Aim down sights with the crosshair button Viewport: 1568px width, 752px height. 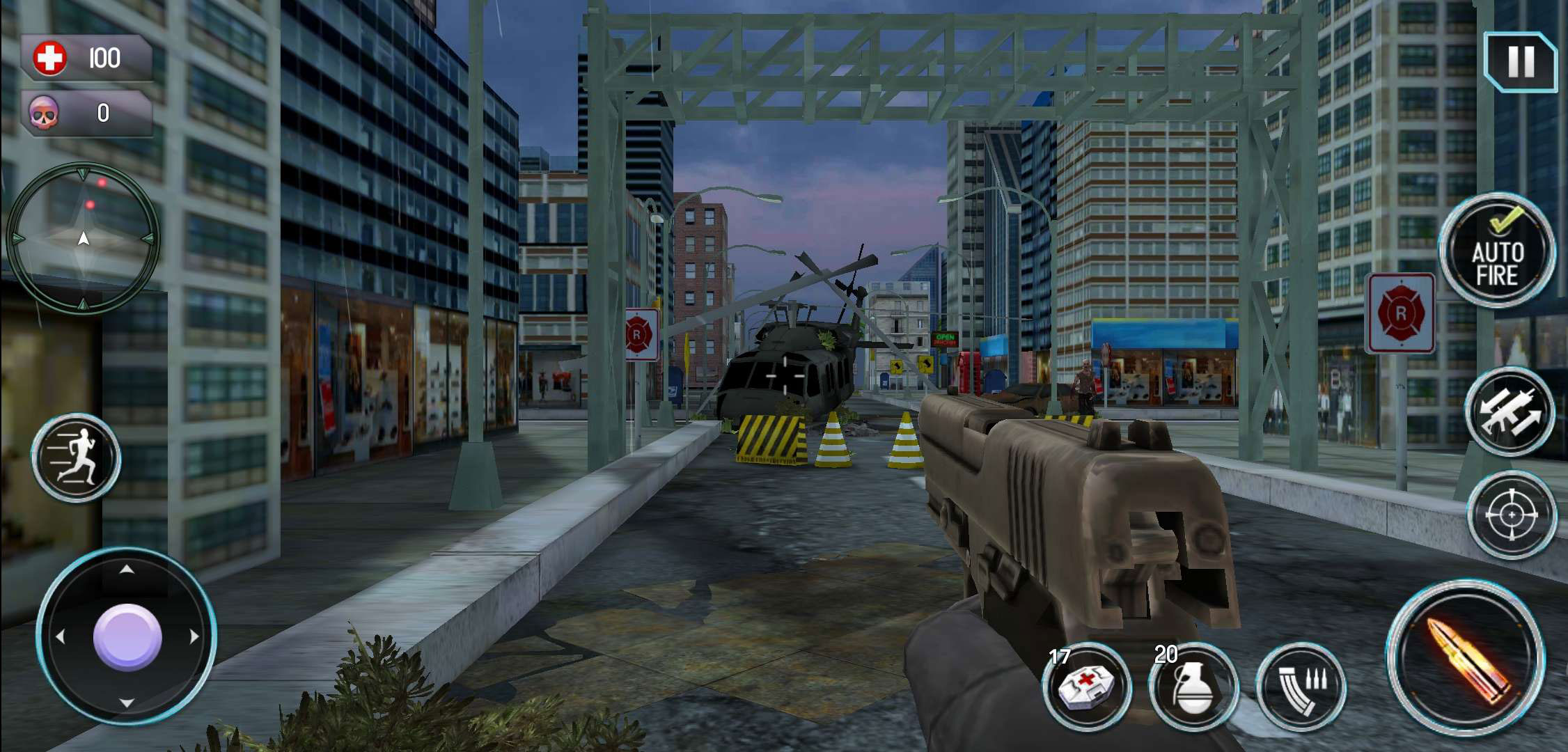pyautogui.click(x=1512, y=515)
